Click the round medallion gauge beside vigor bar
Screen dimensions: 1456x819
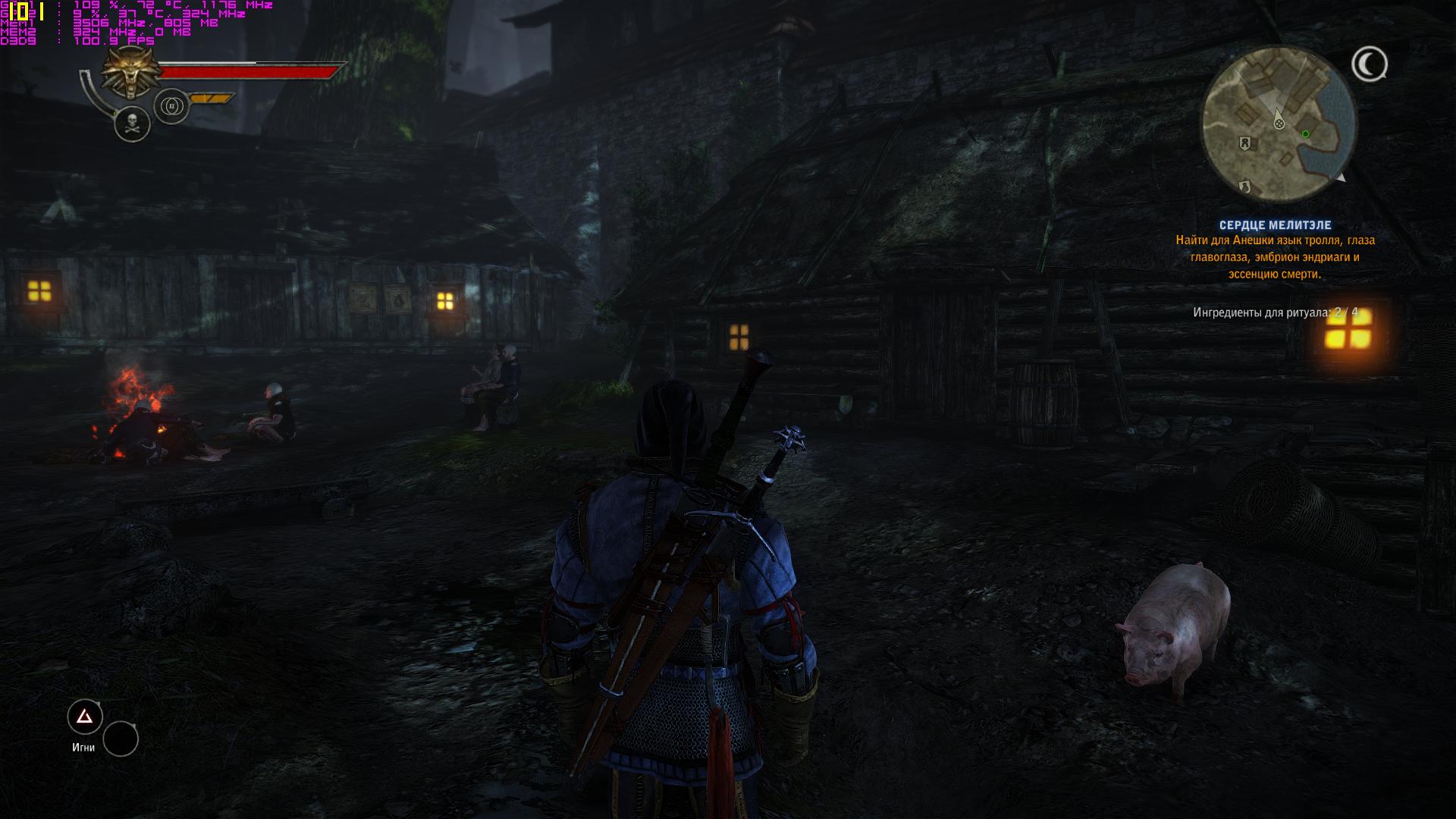click(171, 106)
